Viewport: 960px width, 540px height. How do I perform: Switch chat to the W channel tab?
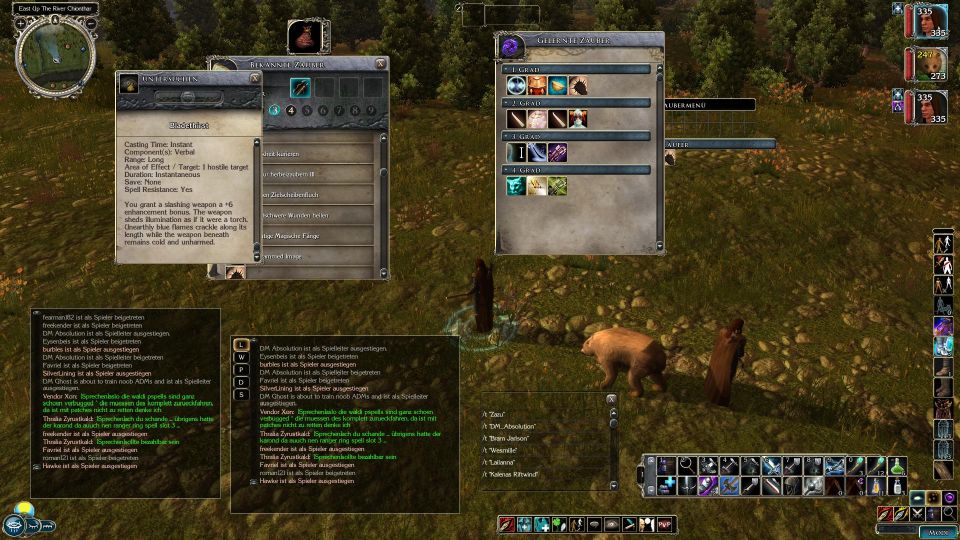[x=240, y=358]
